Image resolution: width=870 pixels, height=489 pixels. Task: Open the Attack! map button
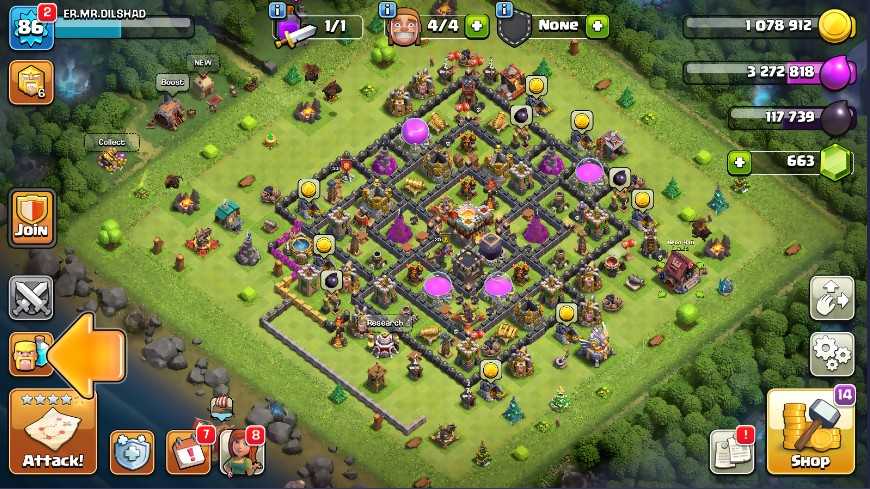pos(53,432)
